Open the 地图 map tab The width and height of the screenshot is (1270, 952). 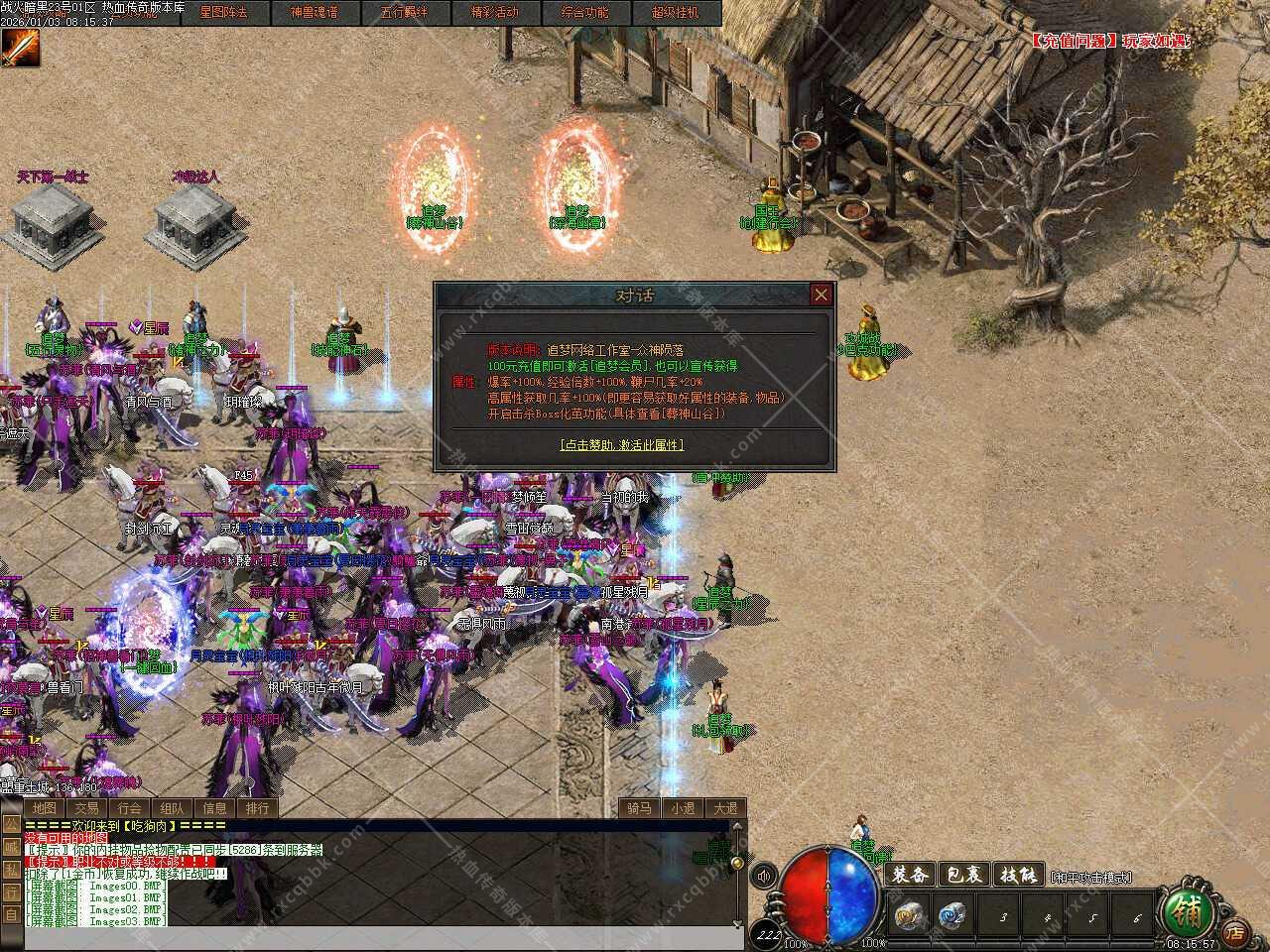44,808
